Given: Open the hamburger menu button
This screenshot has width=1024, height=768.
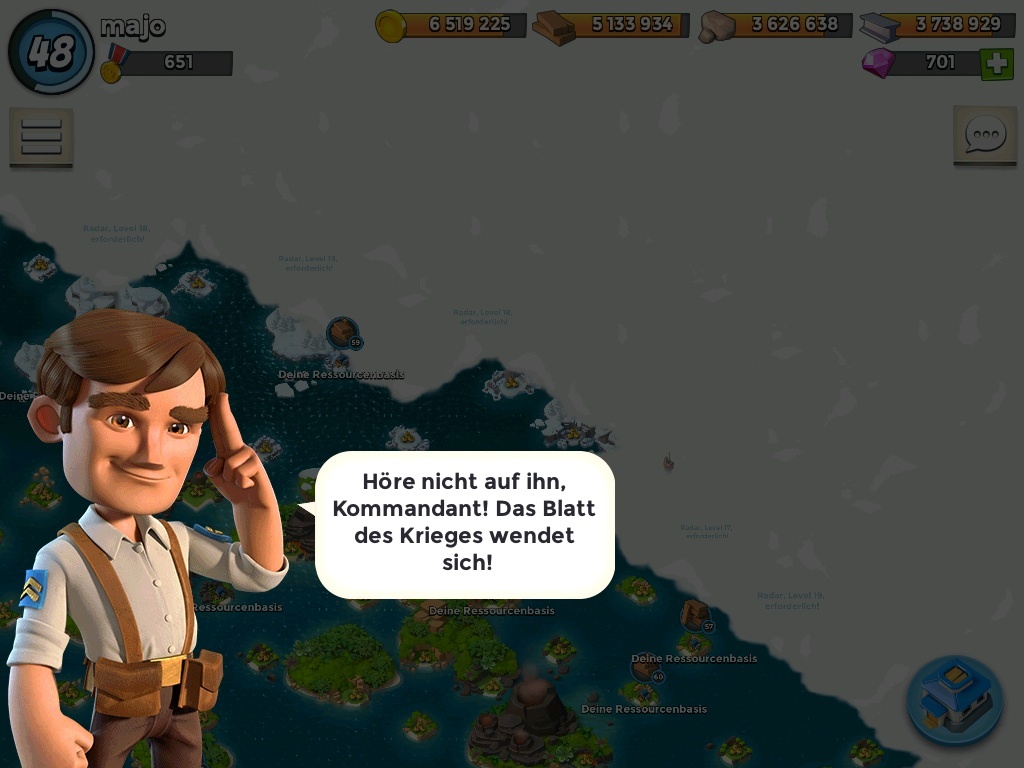Looking at the screenshot, I should [x=41, y=136].
